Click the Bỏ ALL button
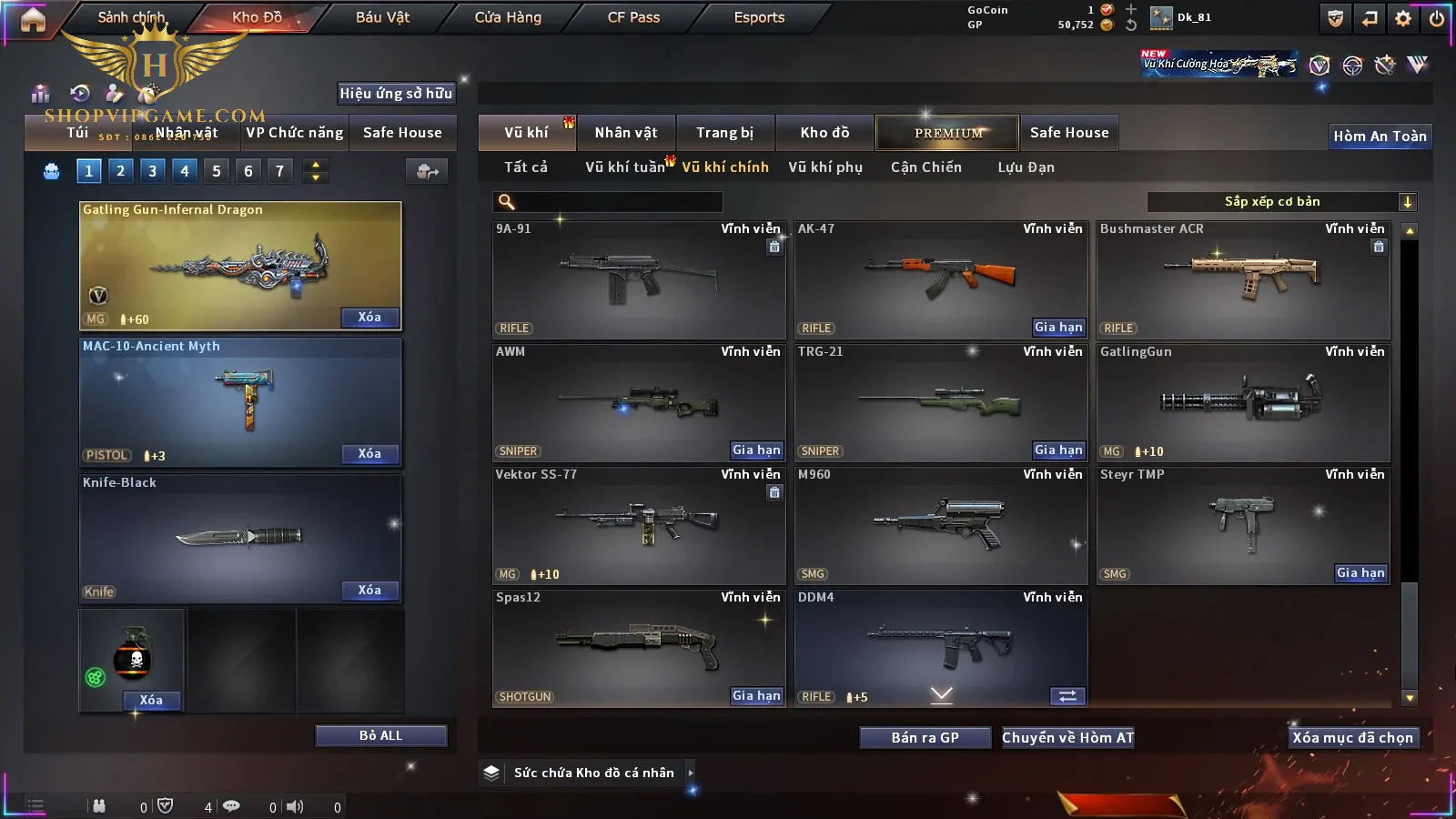 [x=380, y=736]
